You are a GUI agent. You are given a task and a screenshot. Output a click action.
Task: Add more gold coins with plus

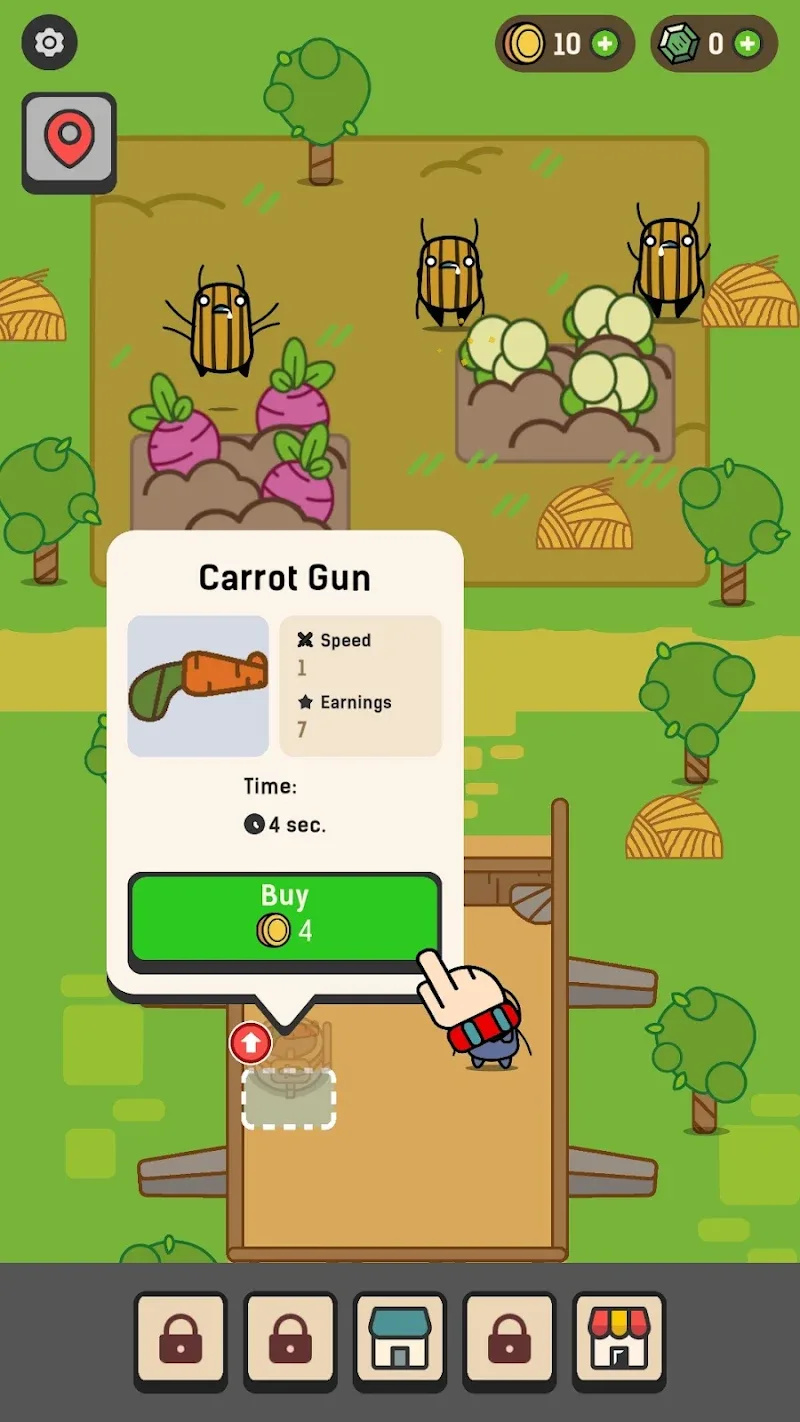click(x=604, y=44)
